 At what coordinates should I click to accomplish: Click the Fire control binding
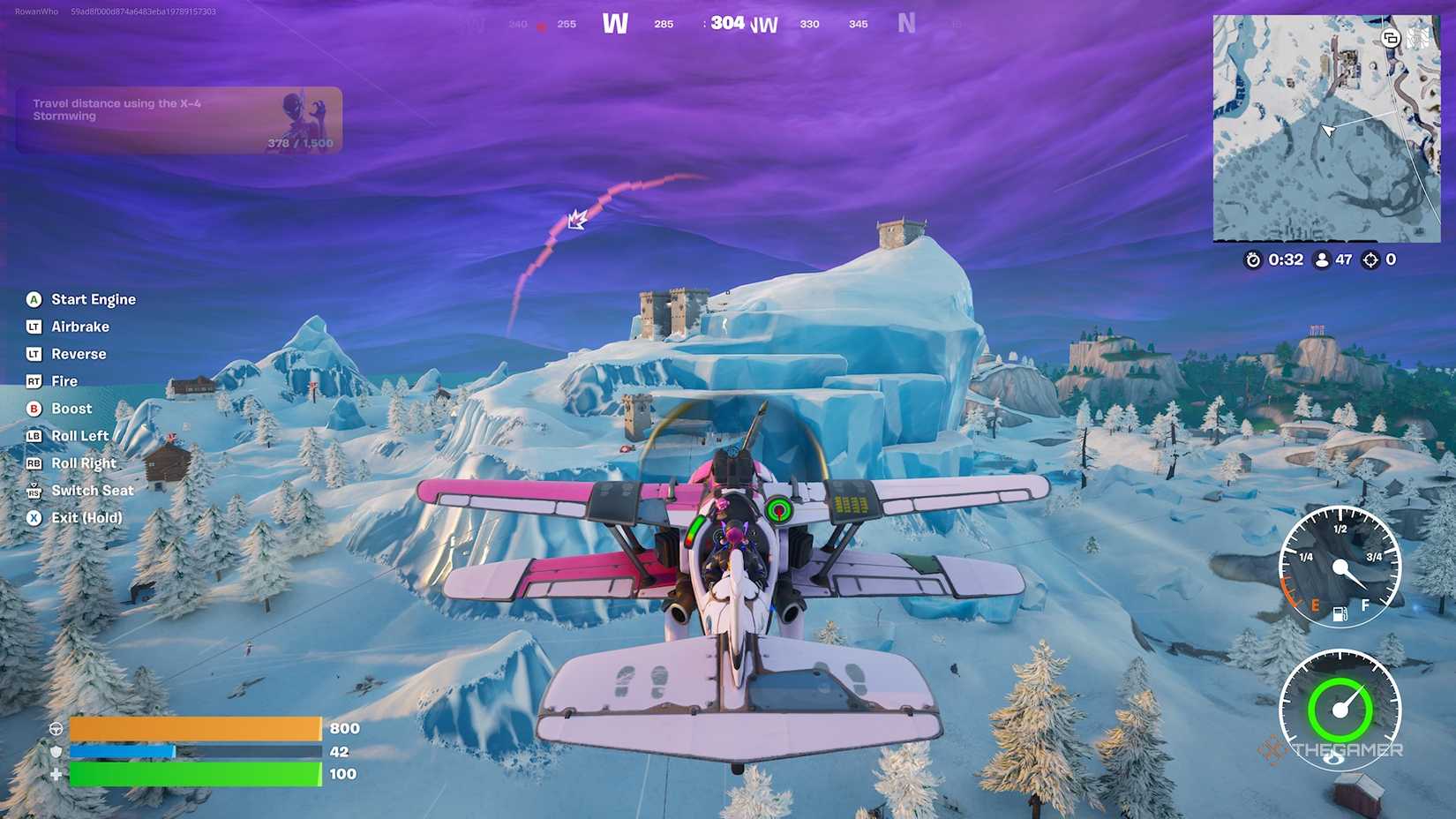click(34, 381)
